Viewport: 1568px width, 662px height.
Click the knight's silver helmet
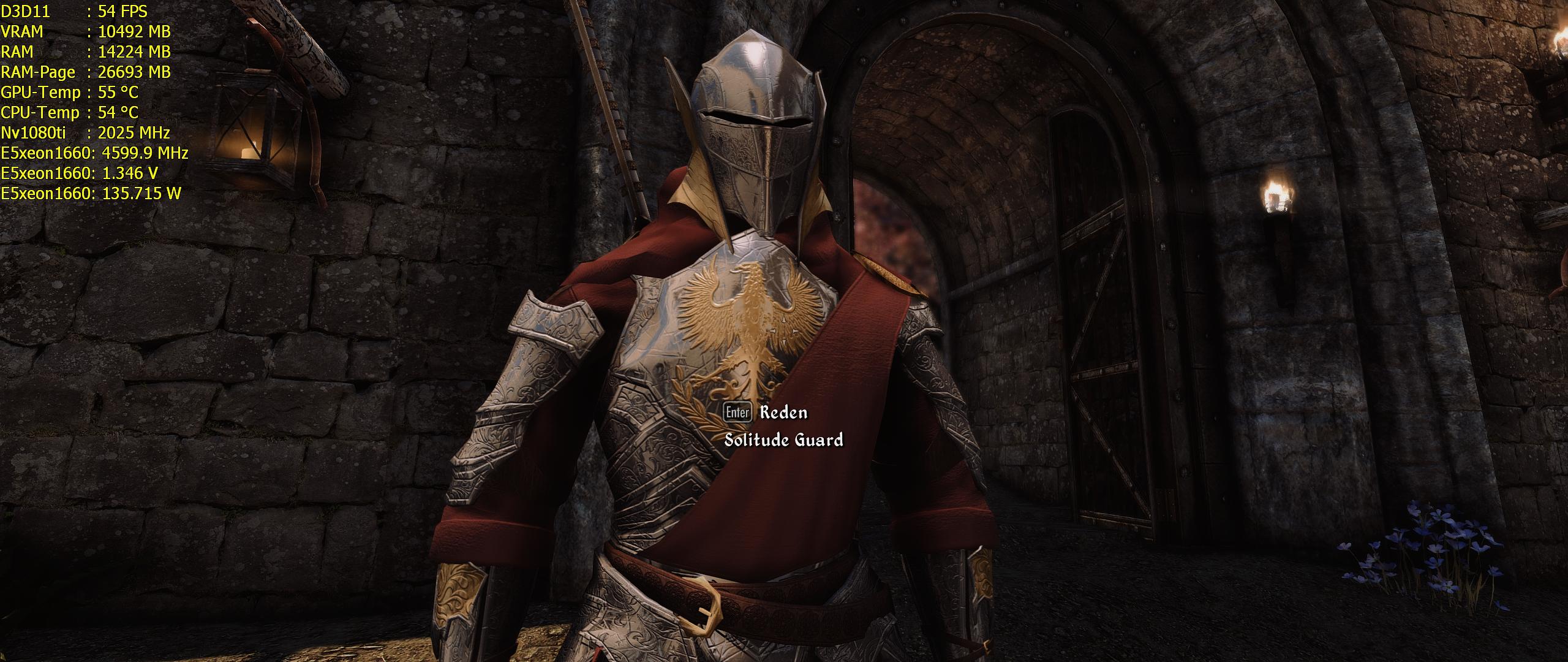(756, 123)
